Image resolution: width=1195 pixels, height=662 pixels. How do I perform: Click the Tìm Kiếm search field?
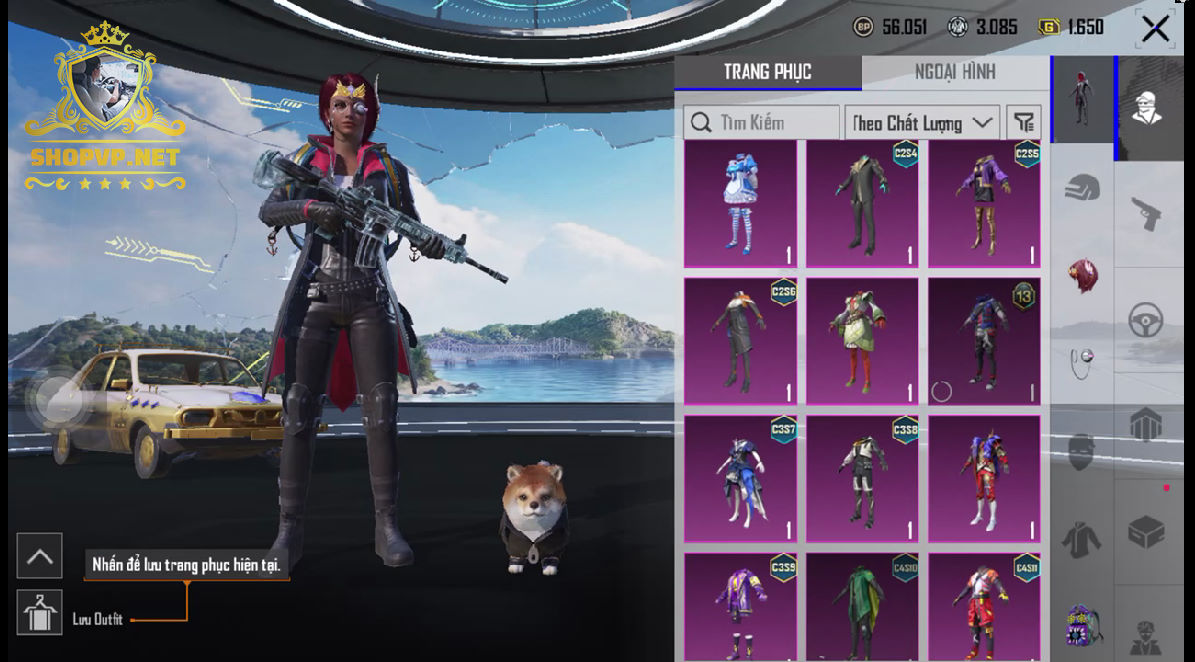(762, 123)
